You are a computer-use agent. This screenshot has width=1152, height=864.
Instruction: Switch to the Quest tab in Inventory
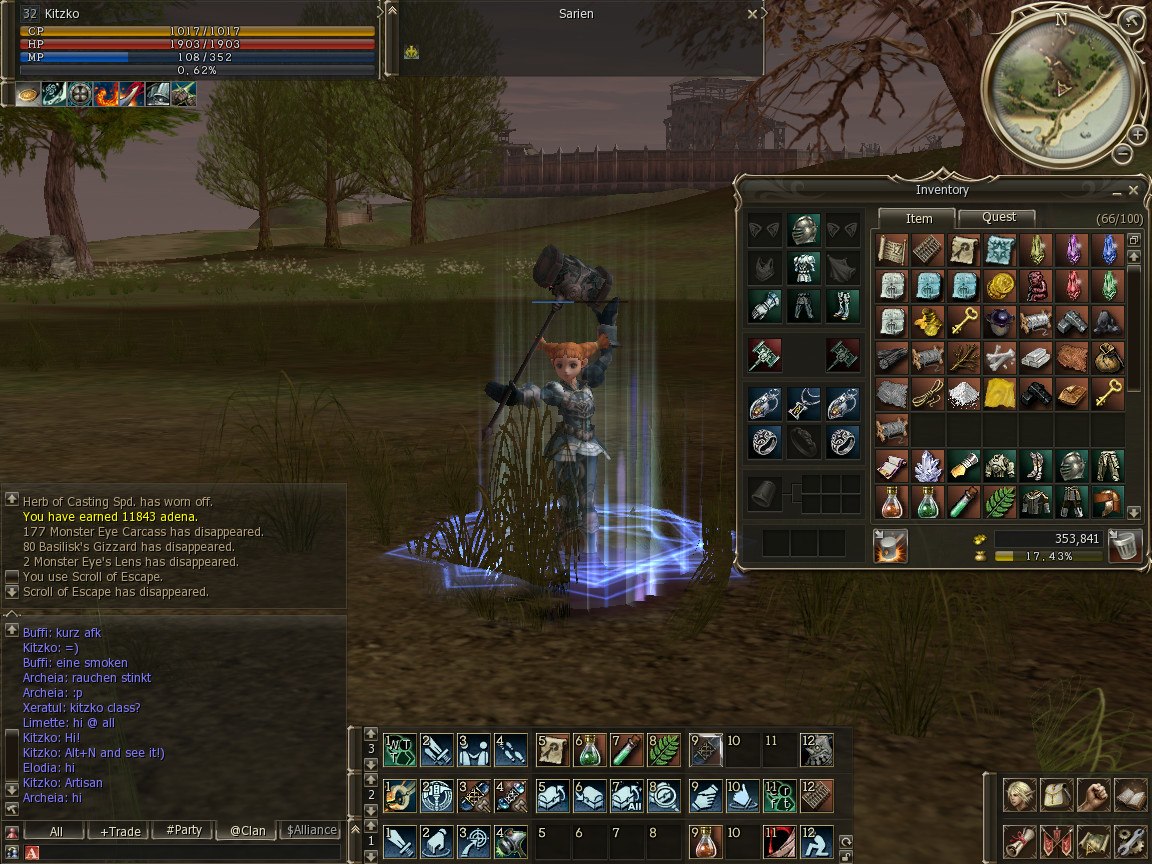tap(997, 217)
